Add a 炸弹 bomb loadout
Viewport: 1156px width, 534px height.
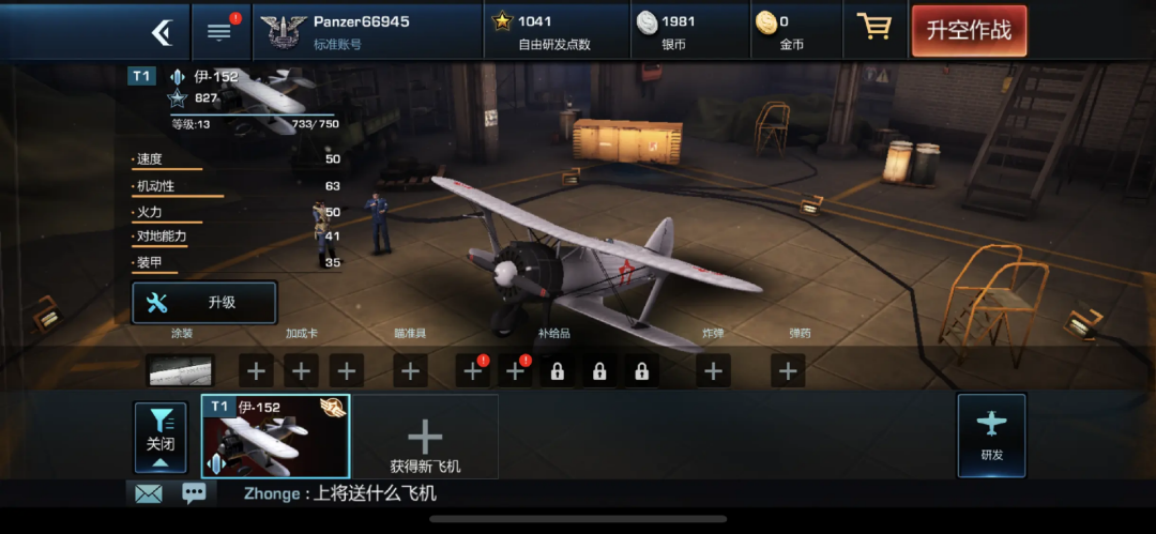click(712, 372)
